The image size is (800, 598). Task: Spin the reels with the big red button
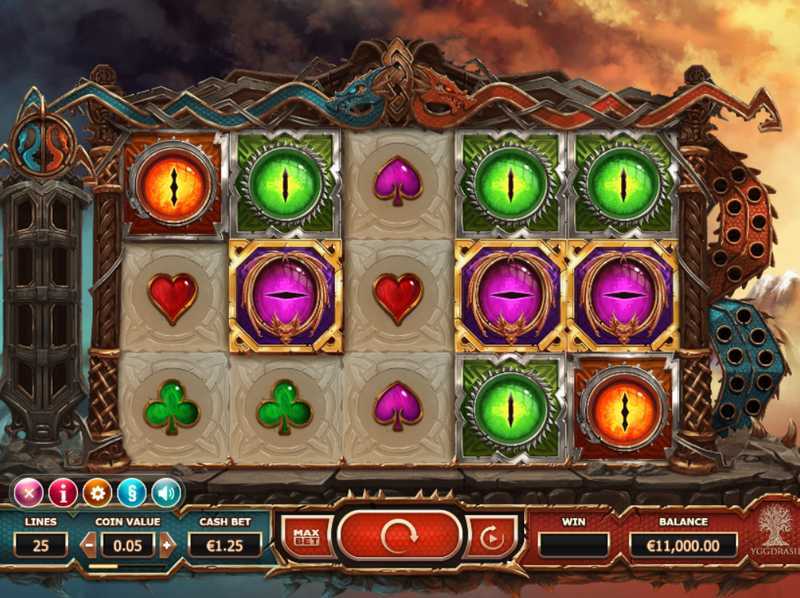pyautogui.click(x=400, y=536)
